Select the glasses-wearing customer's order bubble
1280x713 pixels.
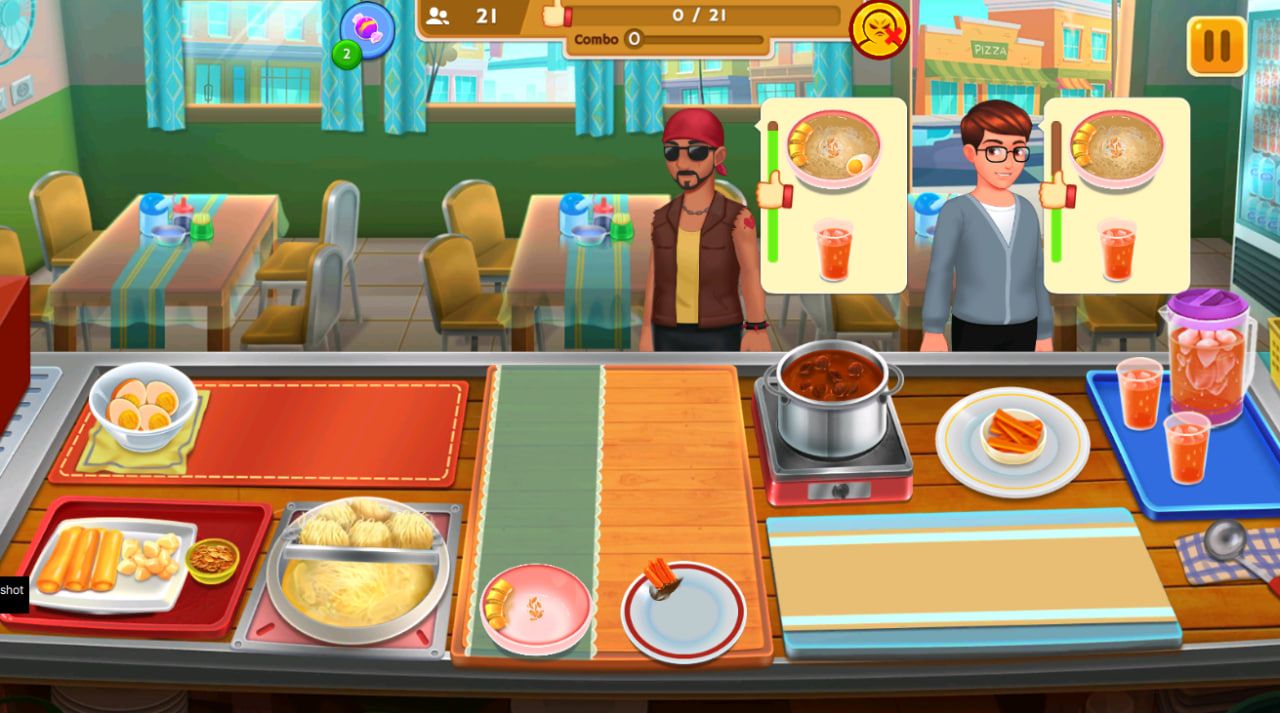click(x=1117, y=194)
